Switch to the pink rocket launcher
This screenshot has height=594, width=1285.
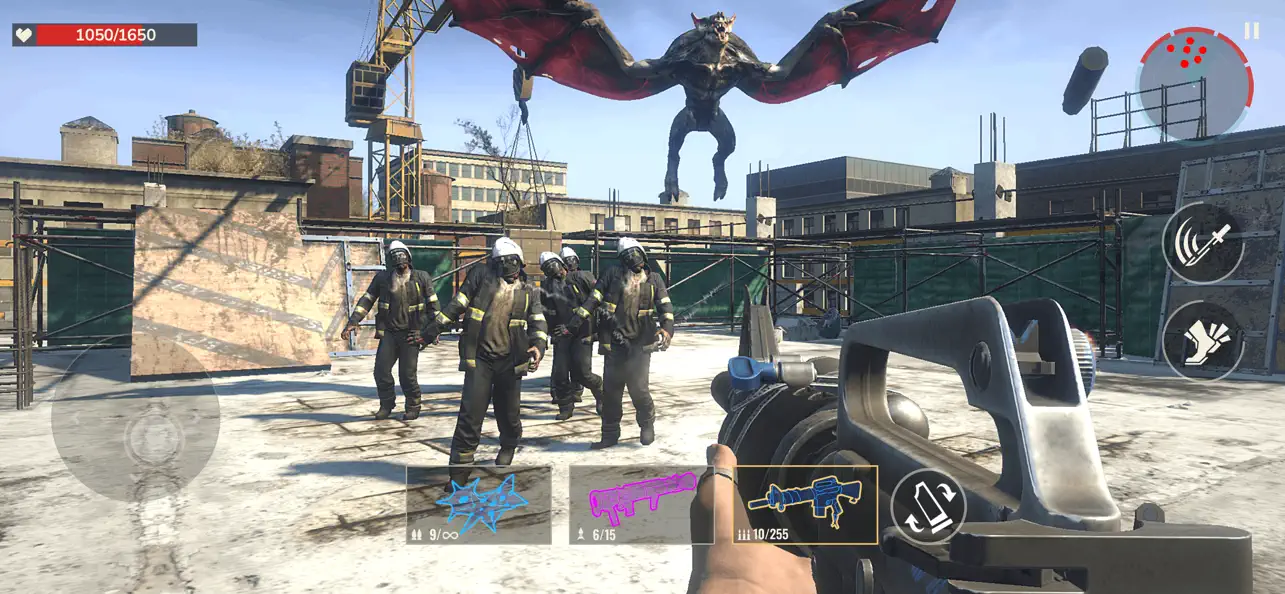(x=641, y=504)
